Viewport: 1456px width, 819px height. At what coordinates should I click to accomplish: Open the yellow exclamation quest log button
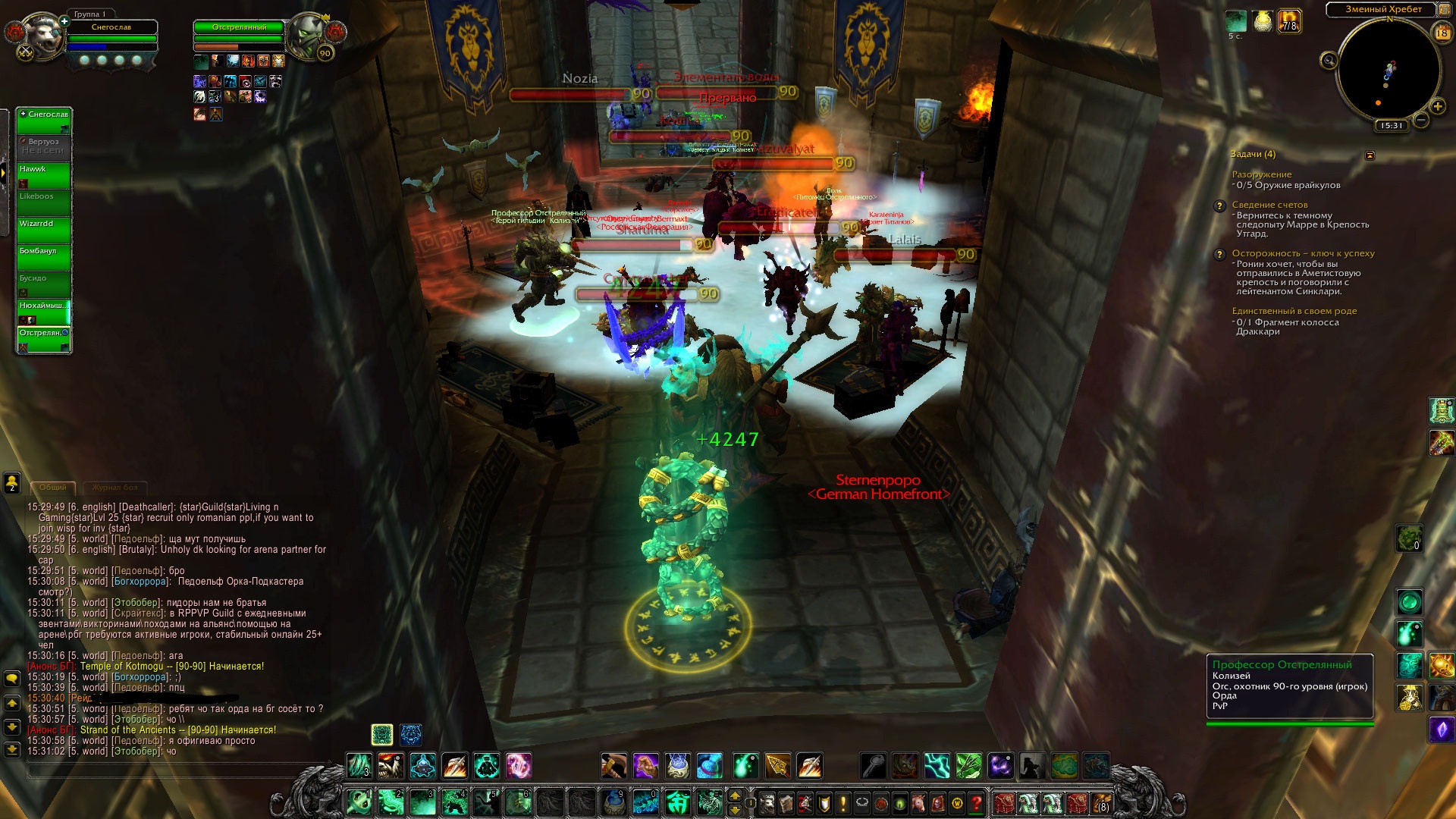[843, 802]
